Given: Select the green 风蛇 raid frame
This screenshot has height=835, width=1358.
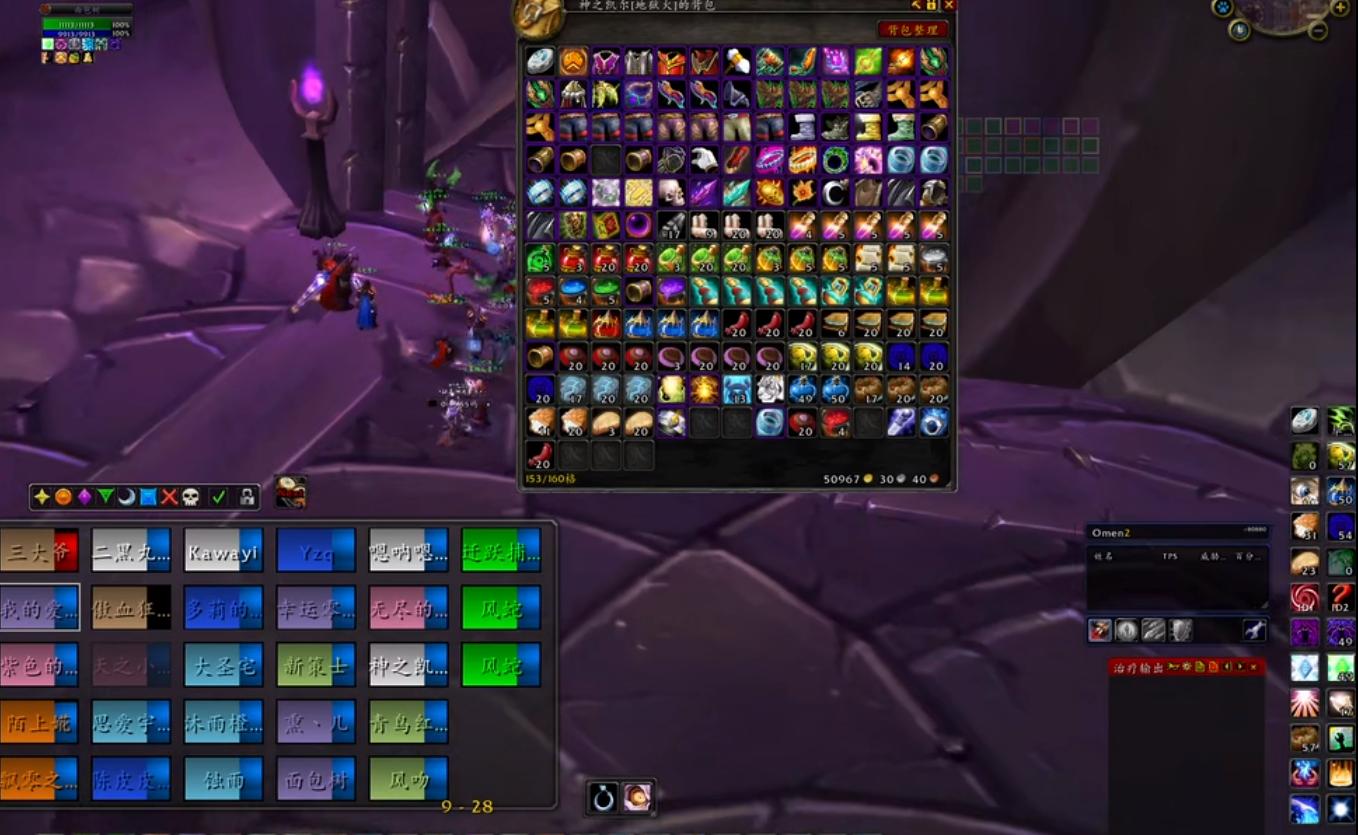Looking at the screenshot, I should [x=500, y=607].
